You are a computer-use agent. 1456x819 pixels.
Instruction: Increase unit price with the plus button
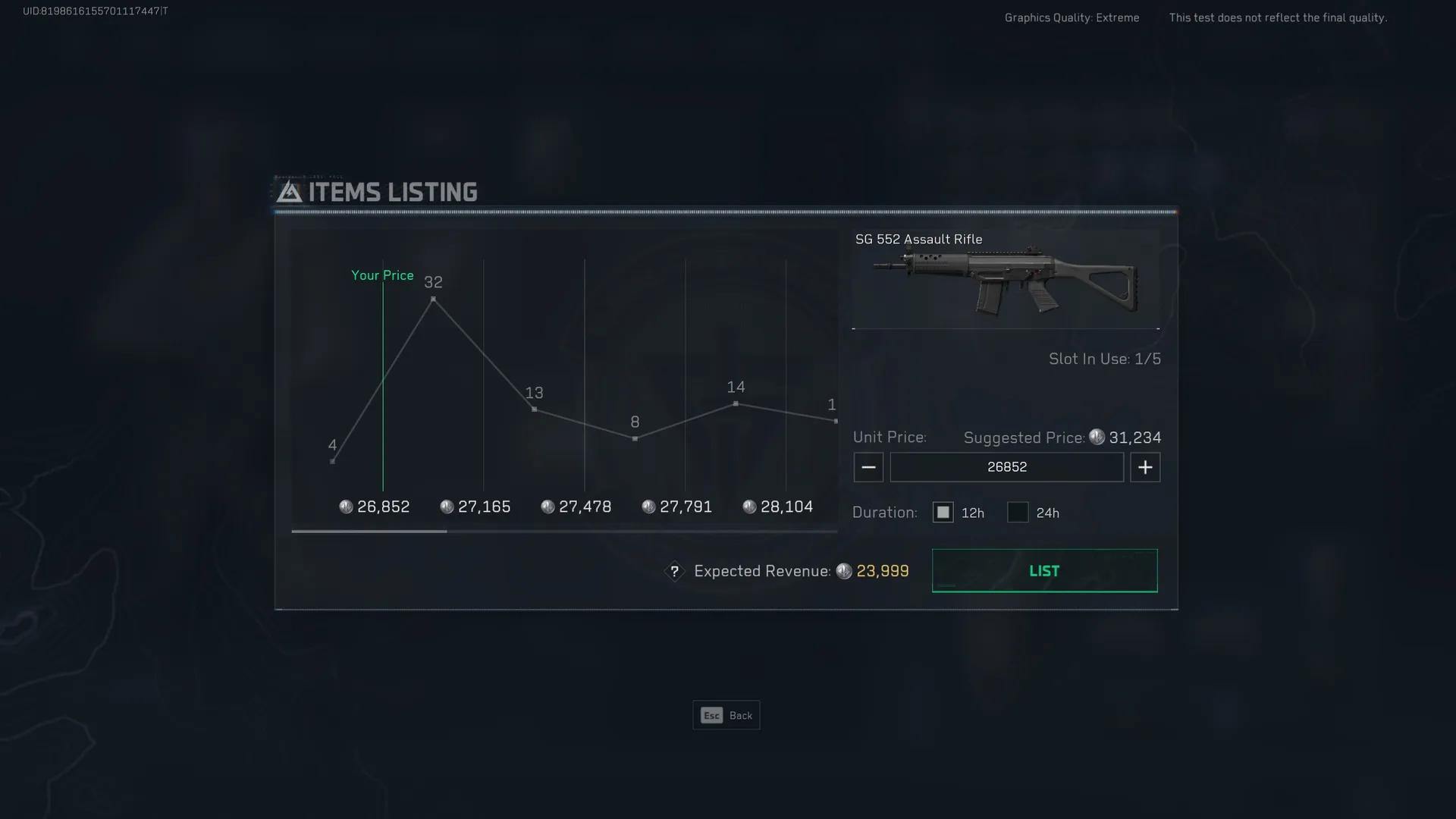(x=1145, y=467)
